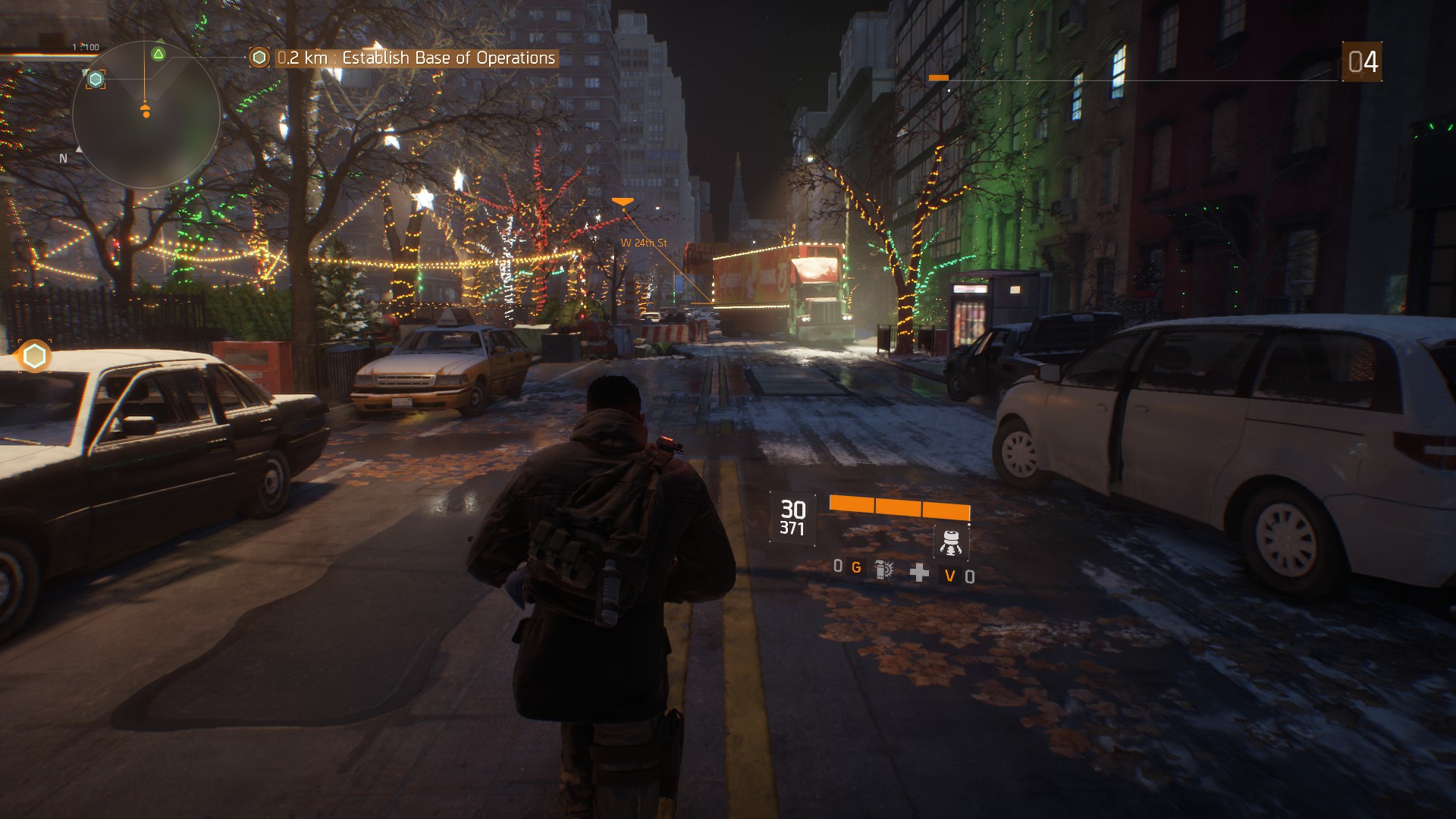The height and width of the screenshot is (819, 1456).
Task: Click the level 04 indicator
Action: click(1362, 62)
